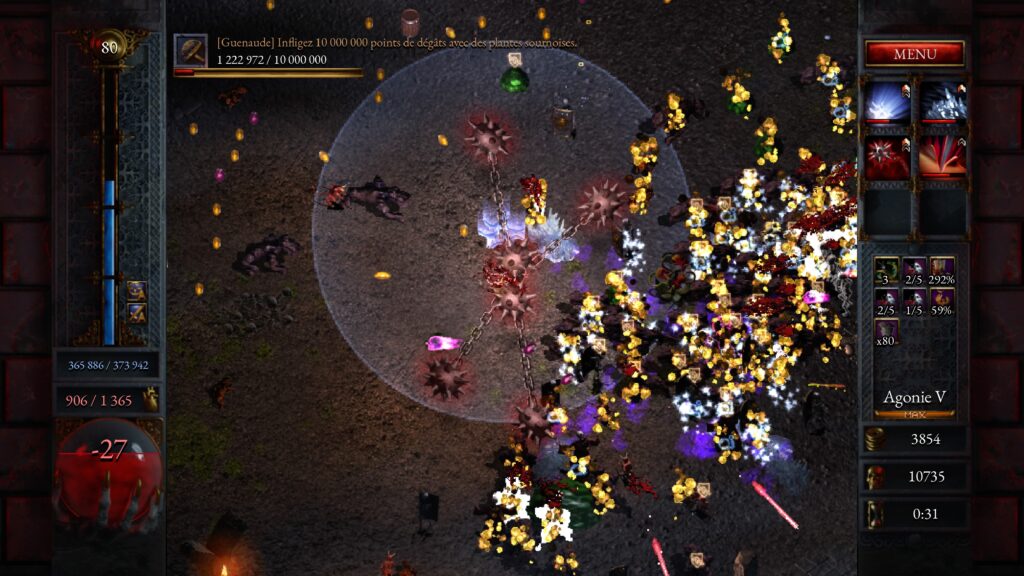
Task: Select the ice crystal shards ability icon
Action: point(942,102)
